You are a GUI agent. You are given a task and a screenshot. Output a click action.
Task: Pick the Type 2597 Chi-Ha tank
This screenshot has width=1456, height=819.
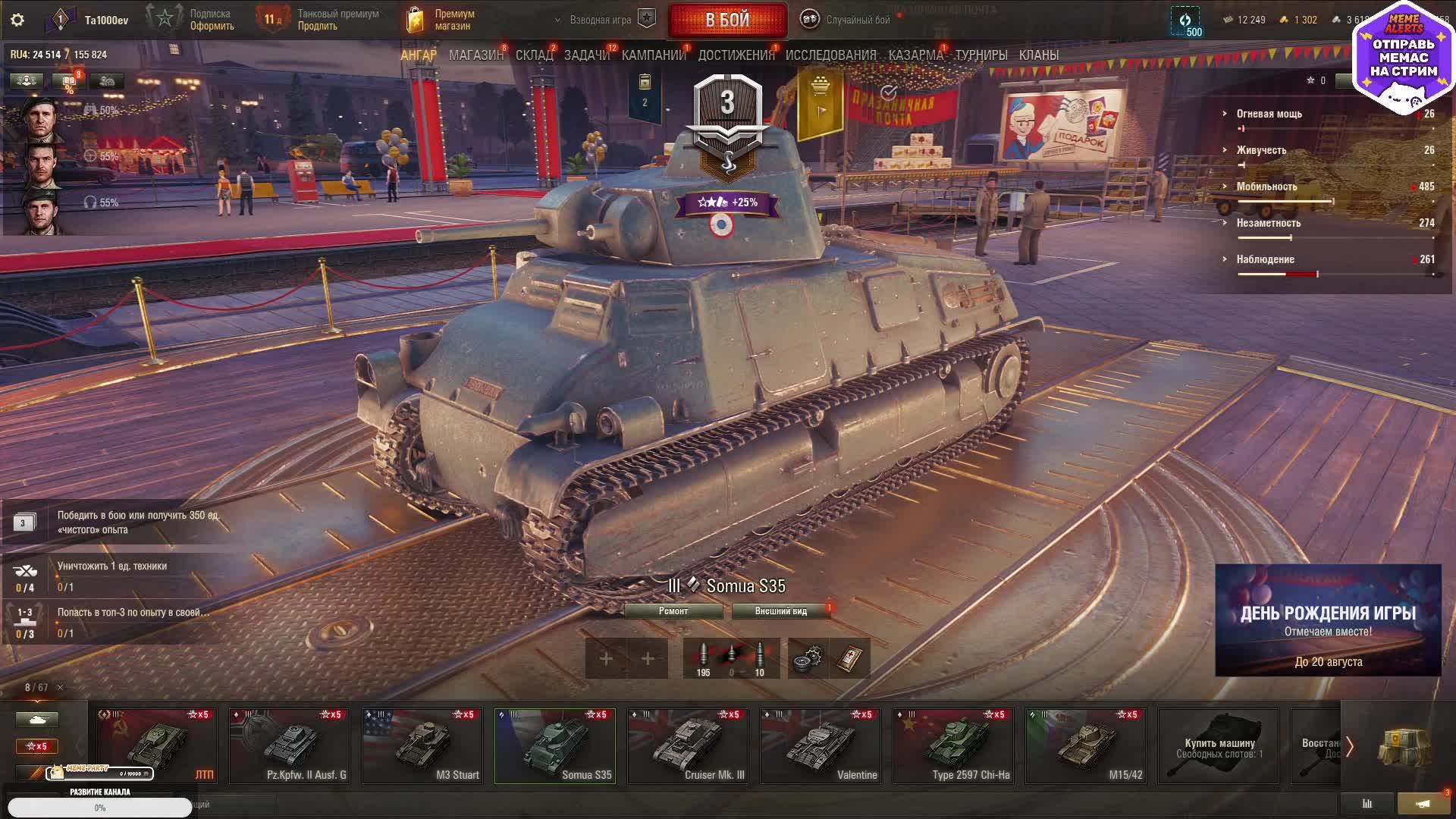point(953,745)
